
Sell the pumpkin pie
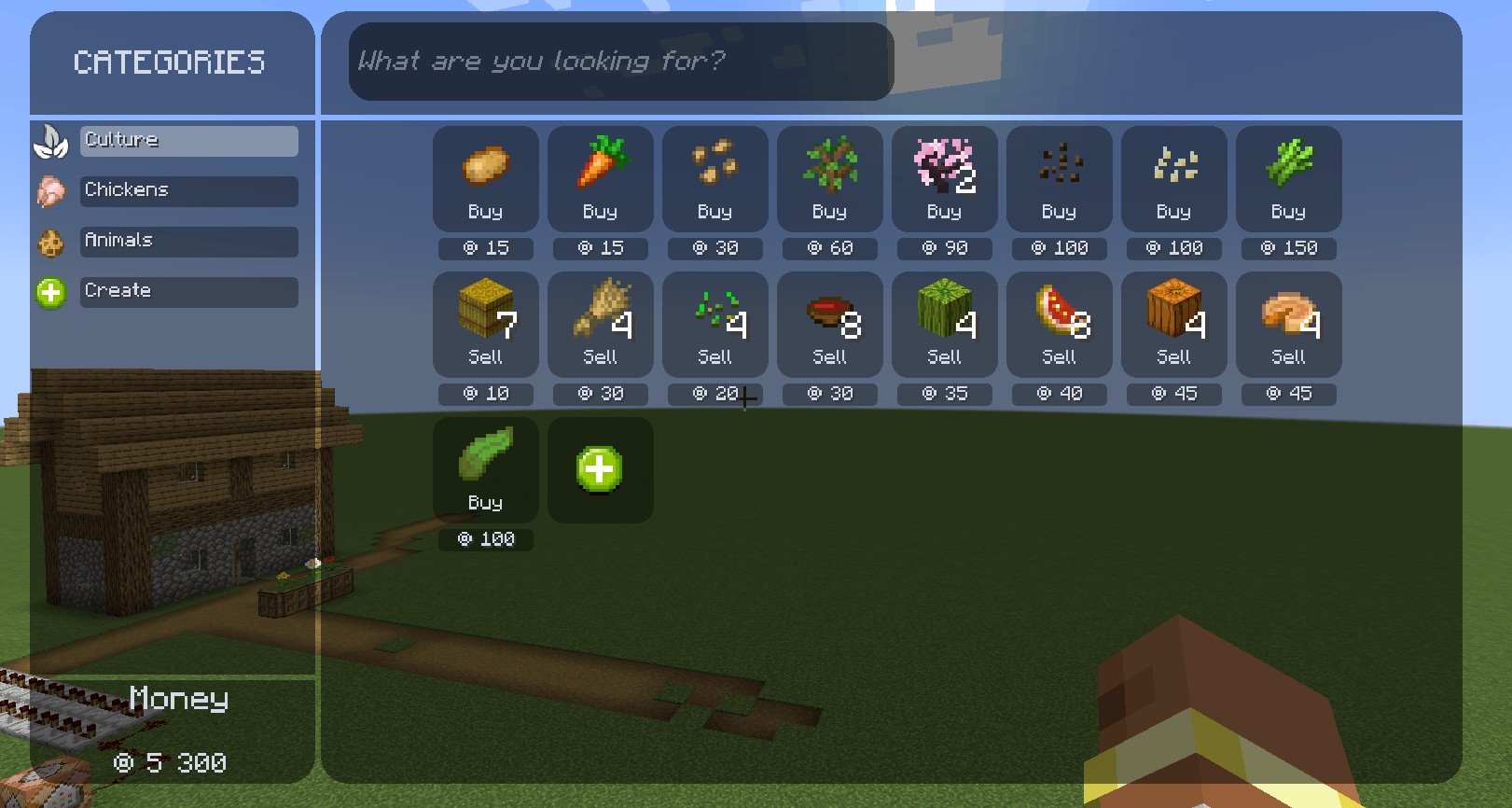1288,325
